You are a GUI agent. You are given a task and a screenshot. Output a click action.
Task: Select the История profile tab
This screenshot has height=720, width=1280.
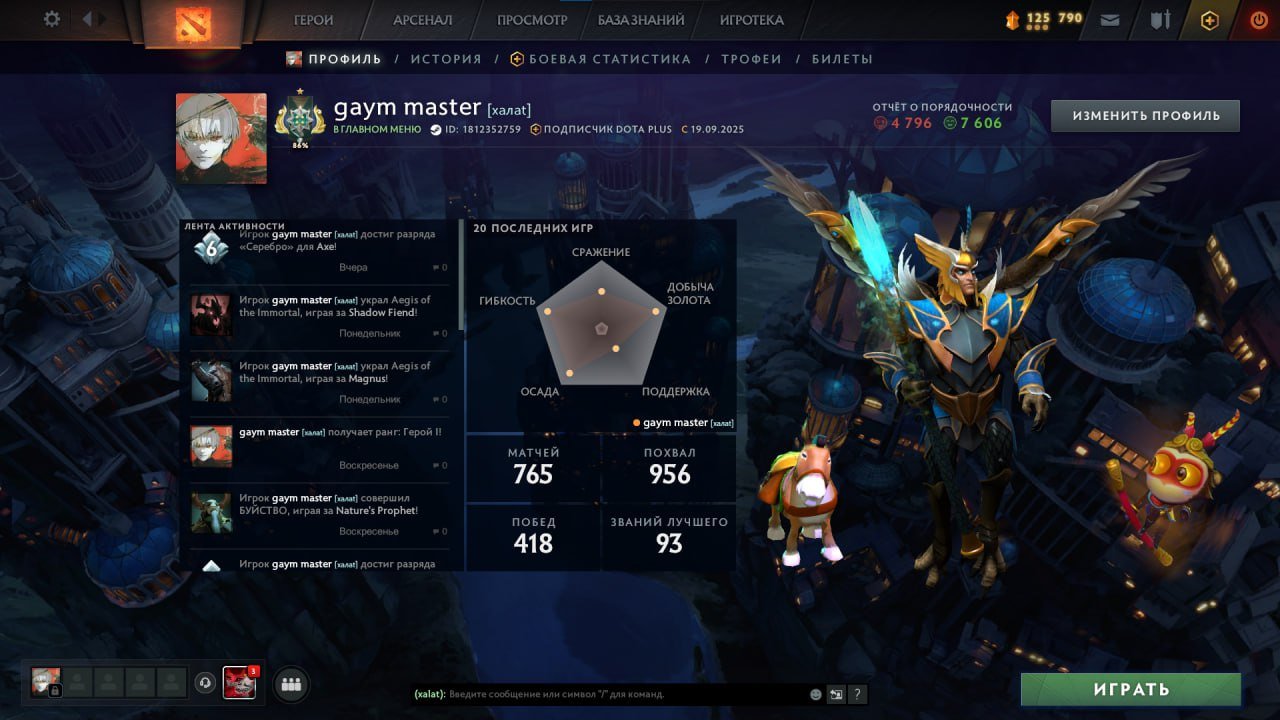click(446, 59)
